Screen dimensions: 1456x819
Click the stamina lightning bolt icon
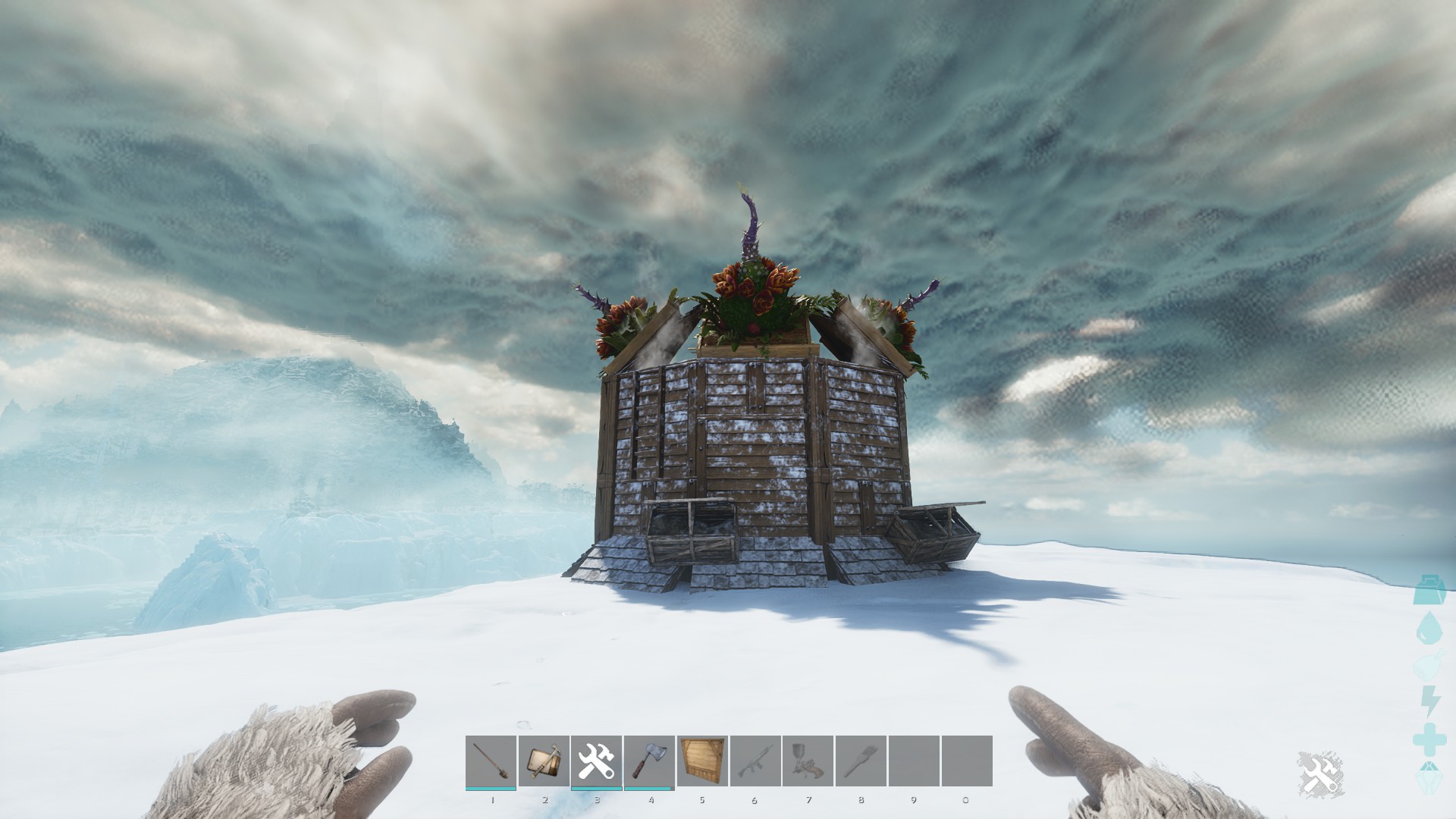(1430, 700)
